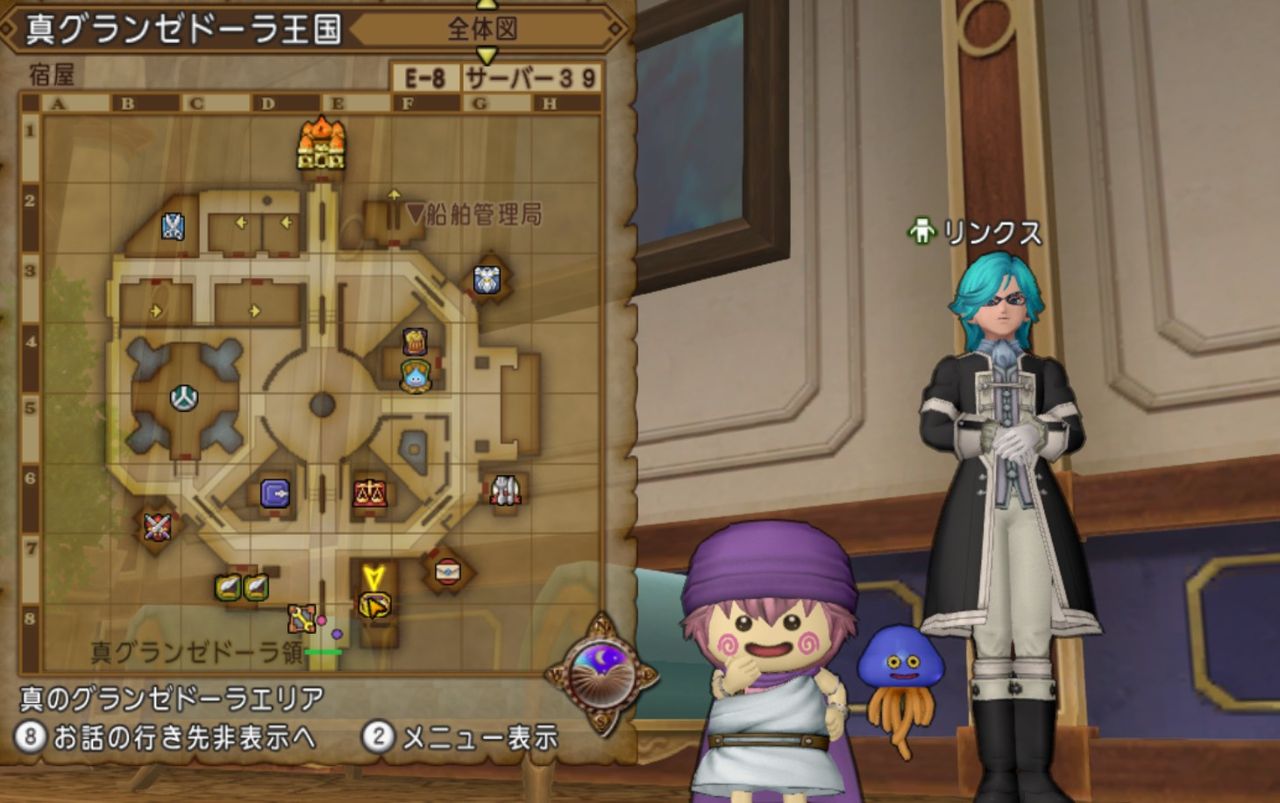This screenshot has width=1280, height=803.
Task: Click the wrench housing icon near 真グランゼドーラ領
Action: (x=300, y=619)
